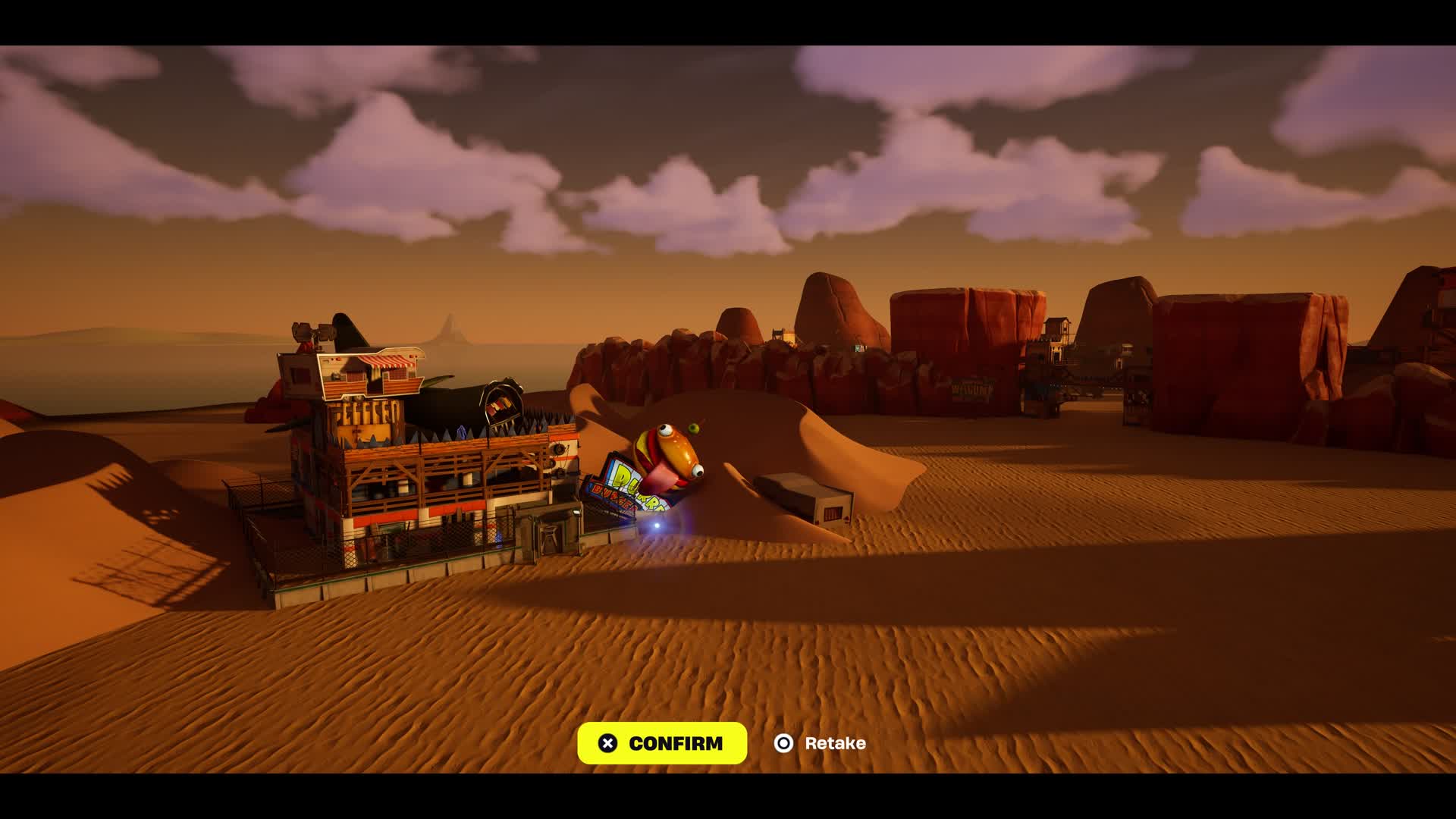The image size is (1456, 819).
Task: Choose Retake to redo the shot
Action: pyautogui.click(x=821, y=743)
